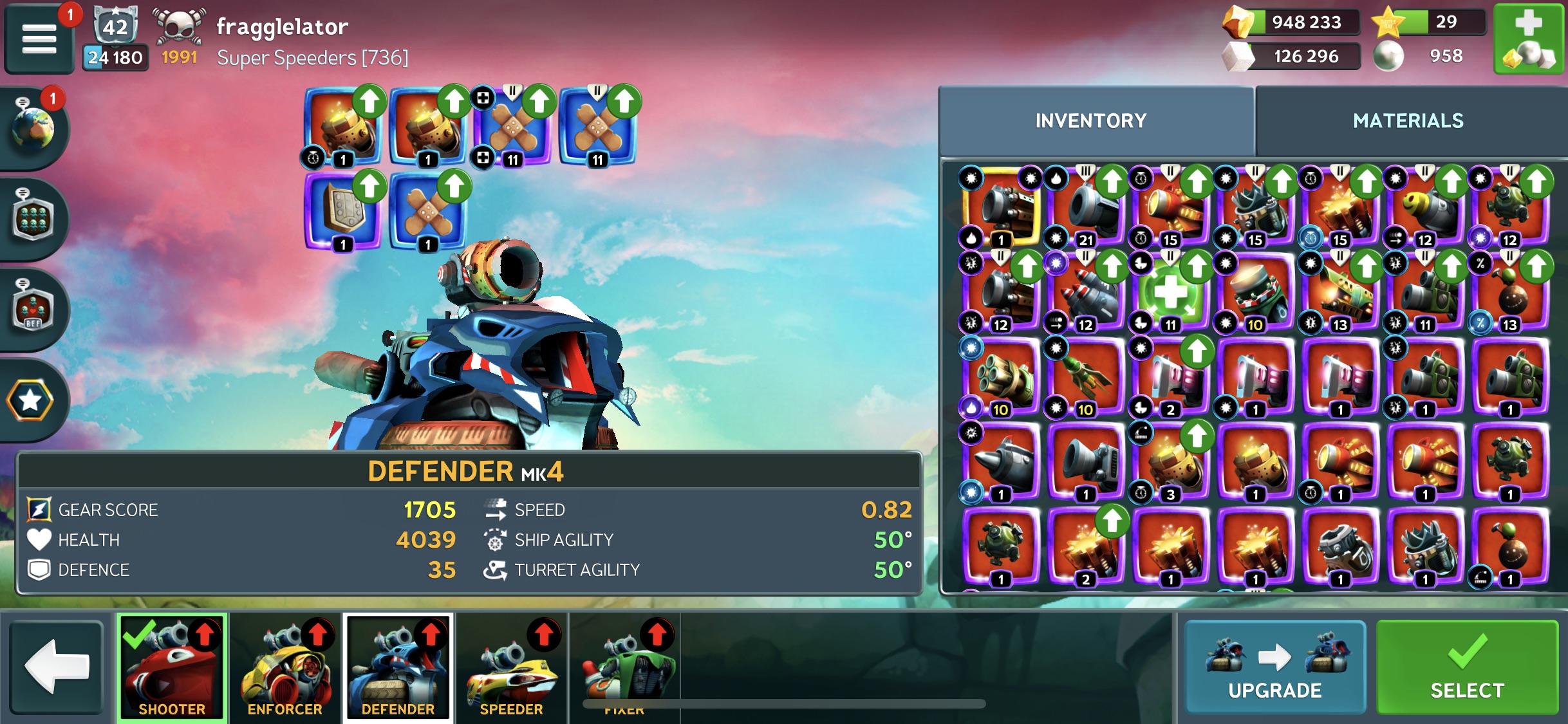Screen dimensions: 1568x724
Task: Go back with the white arrow button
Action: click(57, 667)
